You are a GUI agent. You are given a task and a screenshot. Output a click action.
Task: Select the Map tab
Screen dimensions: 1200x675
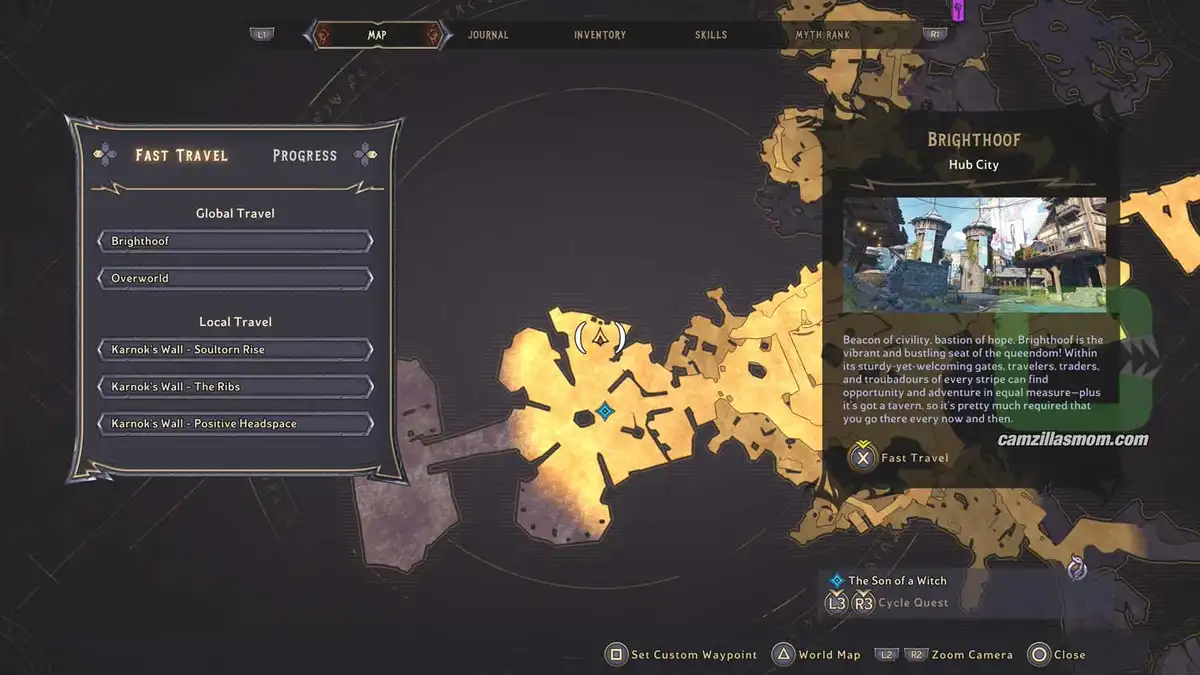(x=377, y=35)
